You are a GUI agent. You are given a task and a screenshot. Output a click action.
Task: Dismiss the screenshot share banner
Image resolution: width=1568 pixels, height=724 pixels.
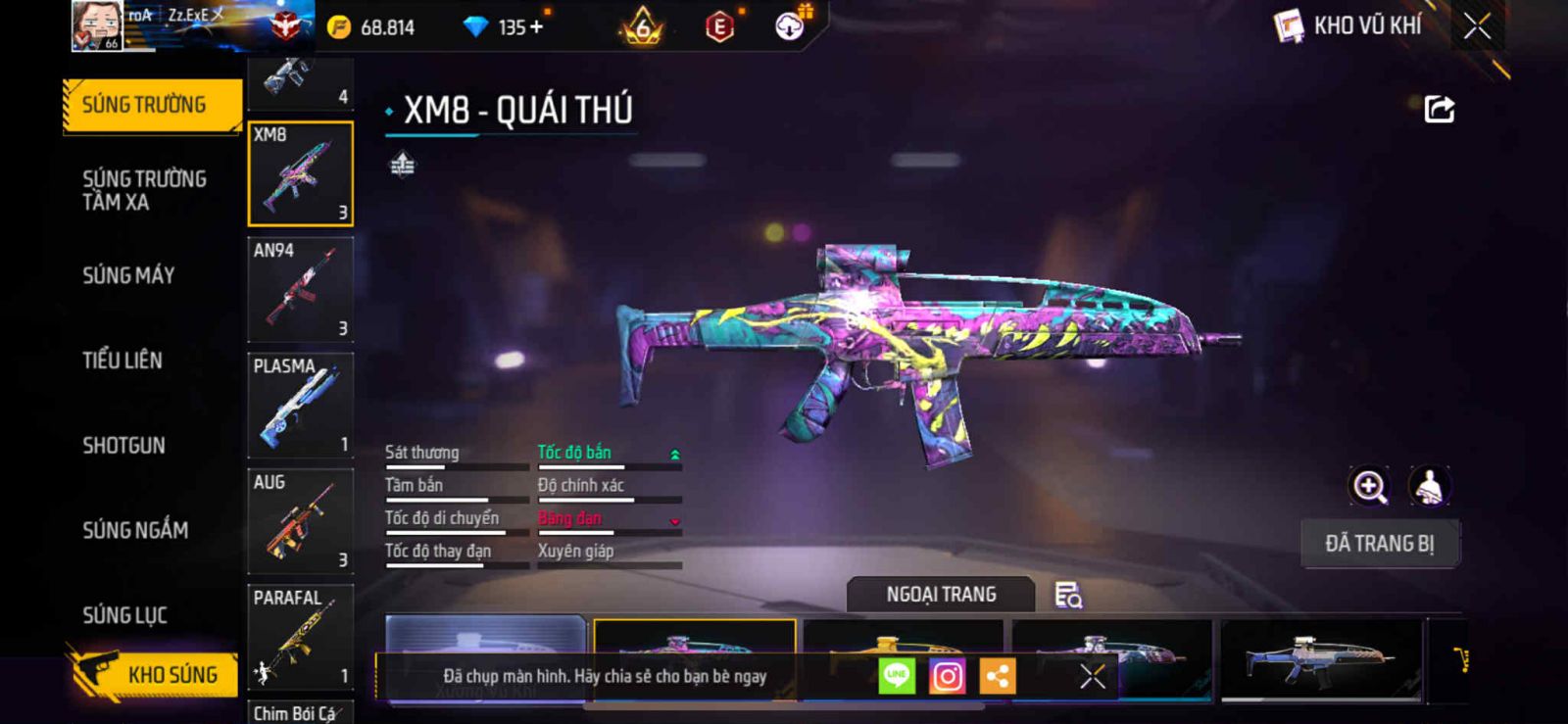1093,676
